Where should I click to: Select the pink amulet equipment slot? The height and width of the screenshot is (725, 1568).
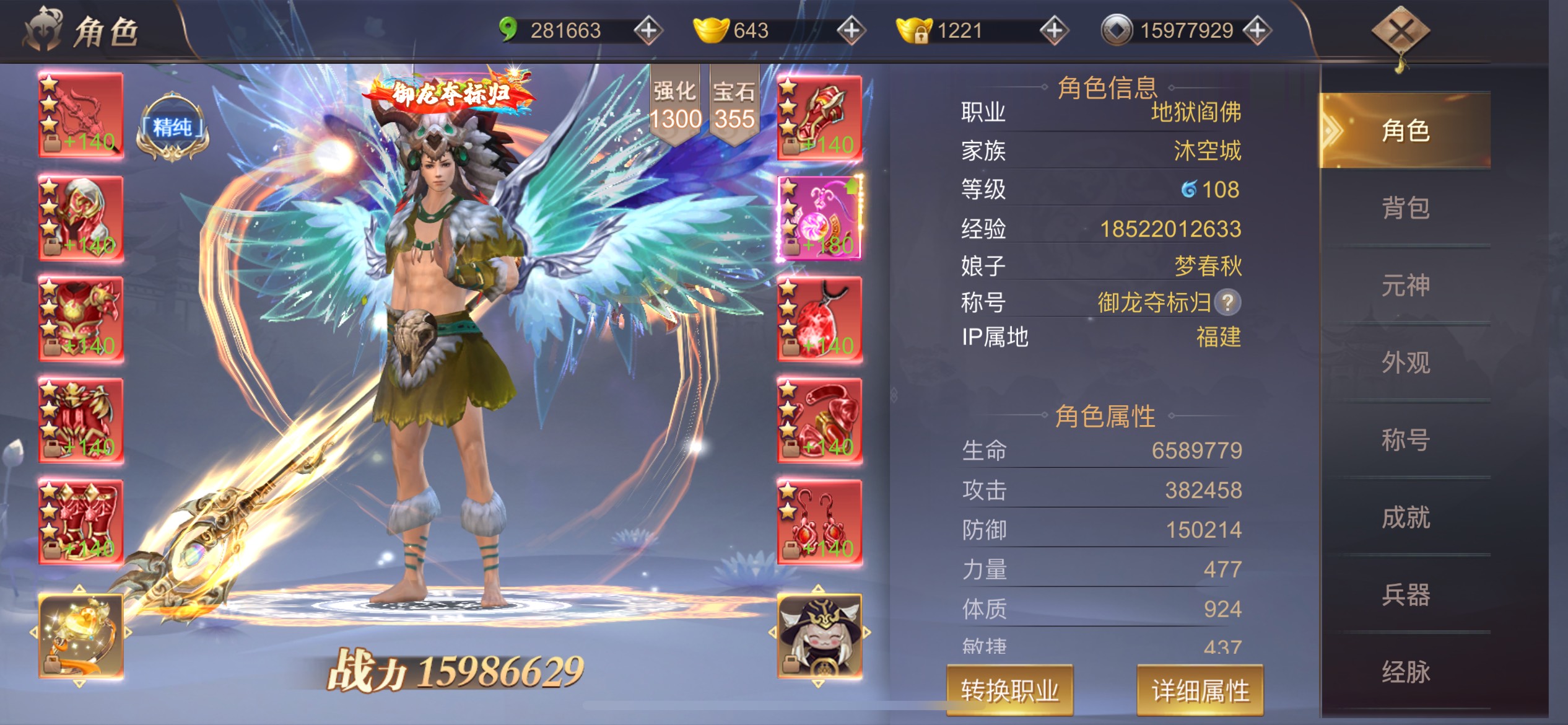819,217
